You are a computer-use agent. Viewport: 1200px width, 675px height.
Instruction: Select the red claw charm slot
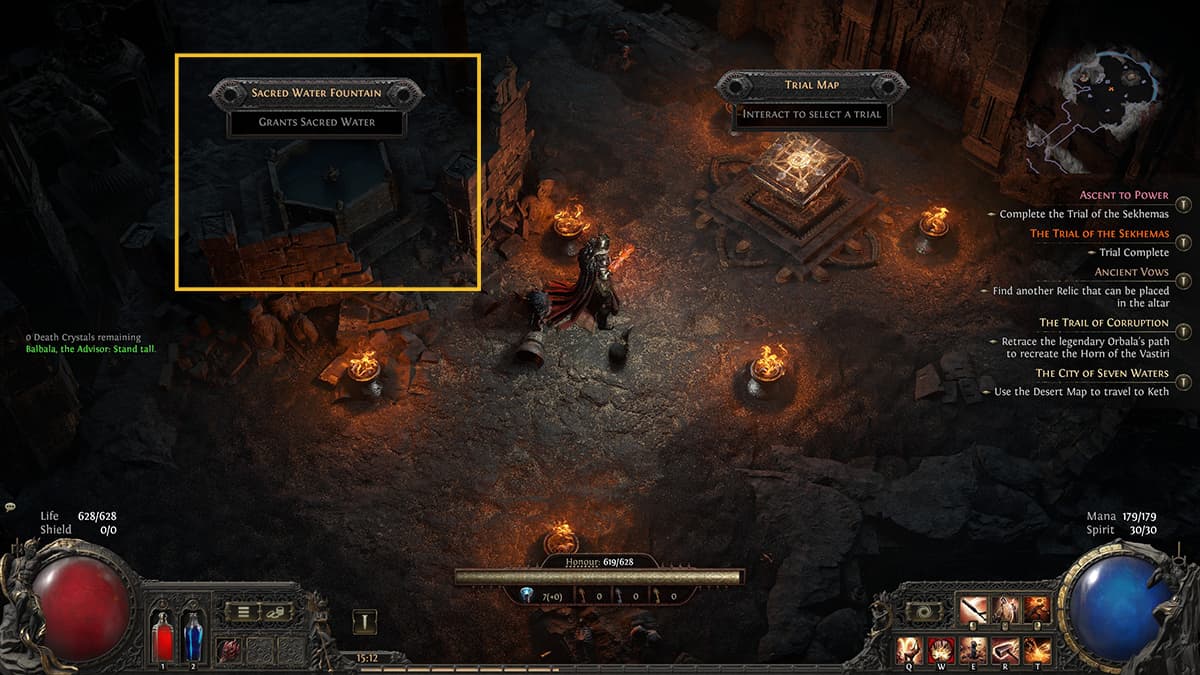tap(229, 648)
